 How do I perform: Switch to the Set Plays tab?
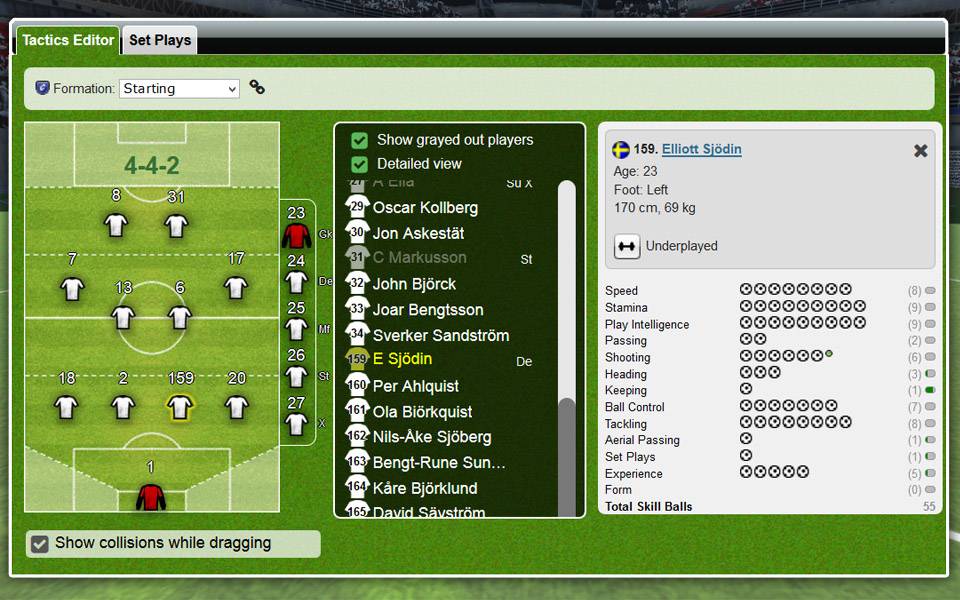click(160, 41)
